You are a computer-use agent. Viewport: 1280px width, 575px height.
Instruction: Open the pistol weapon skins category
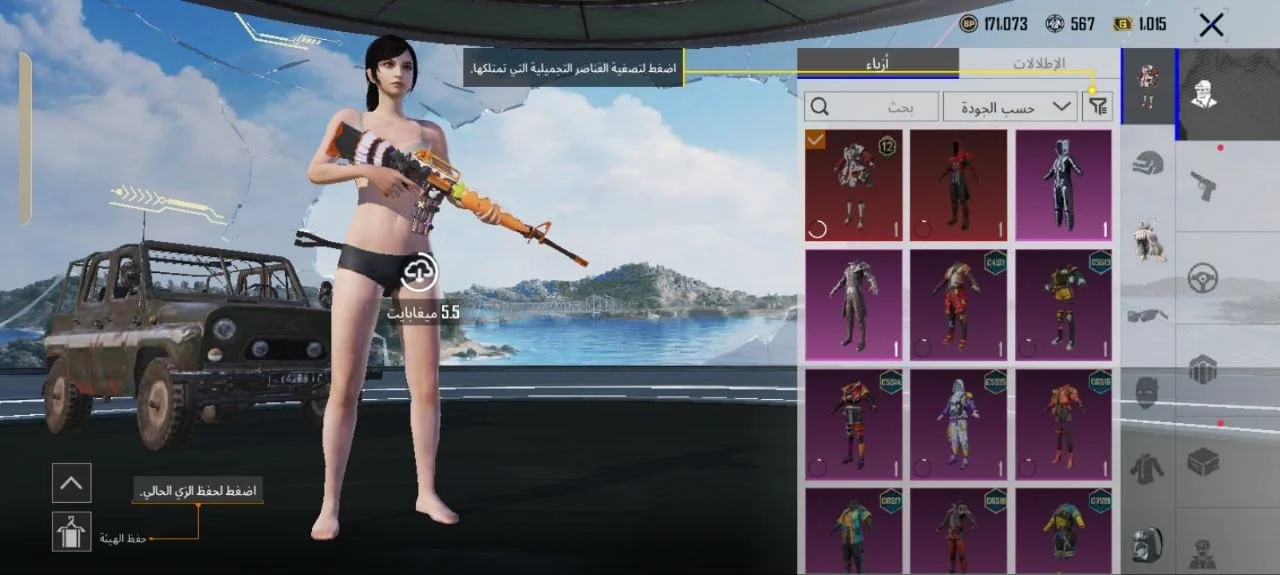(1202, 185)
